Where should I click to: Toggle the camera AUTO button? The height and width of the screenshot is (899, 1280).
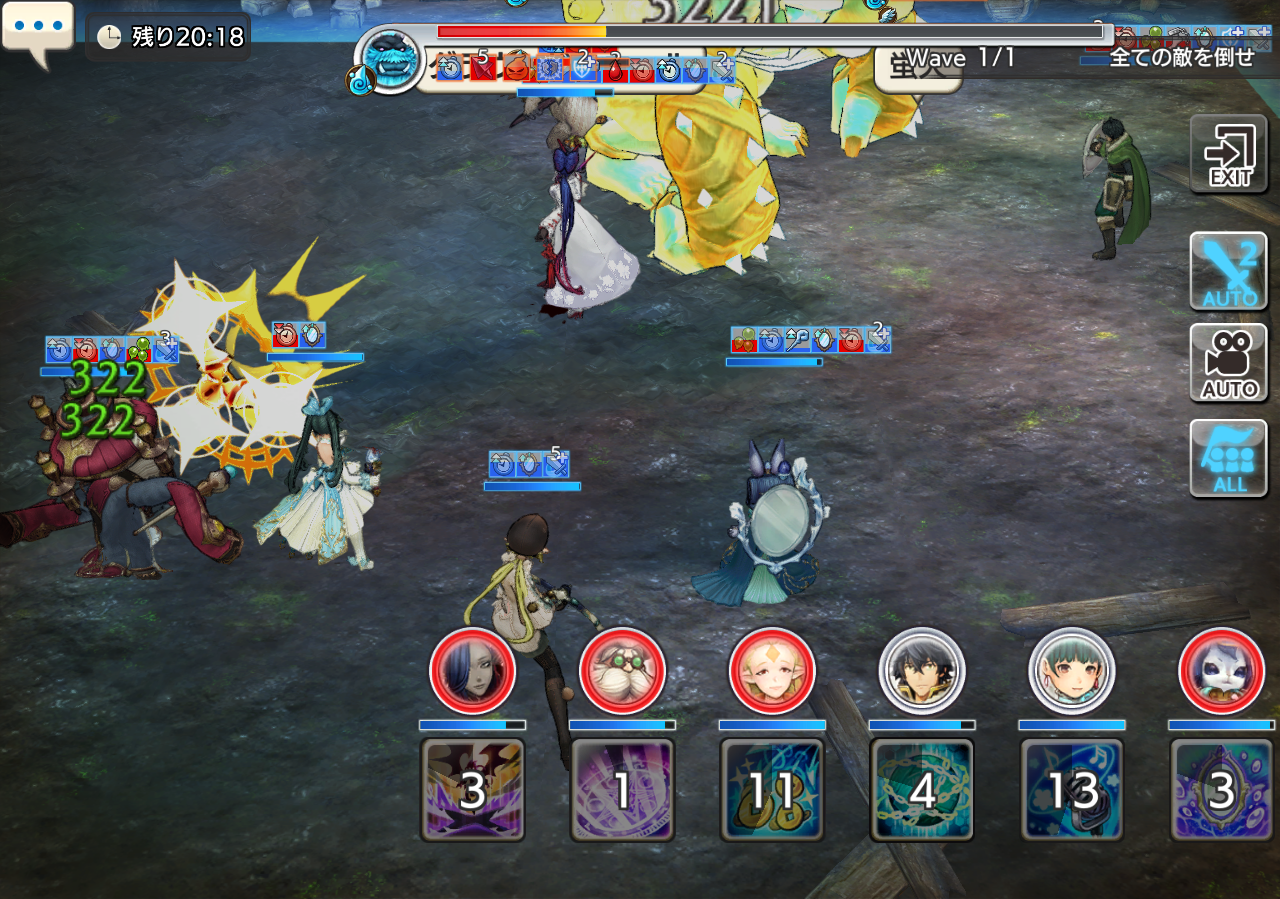(x=1228, y=363)
